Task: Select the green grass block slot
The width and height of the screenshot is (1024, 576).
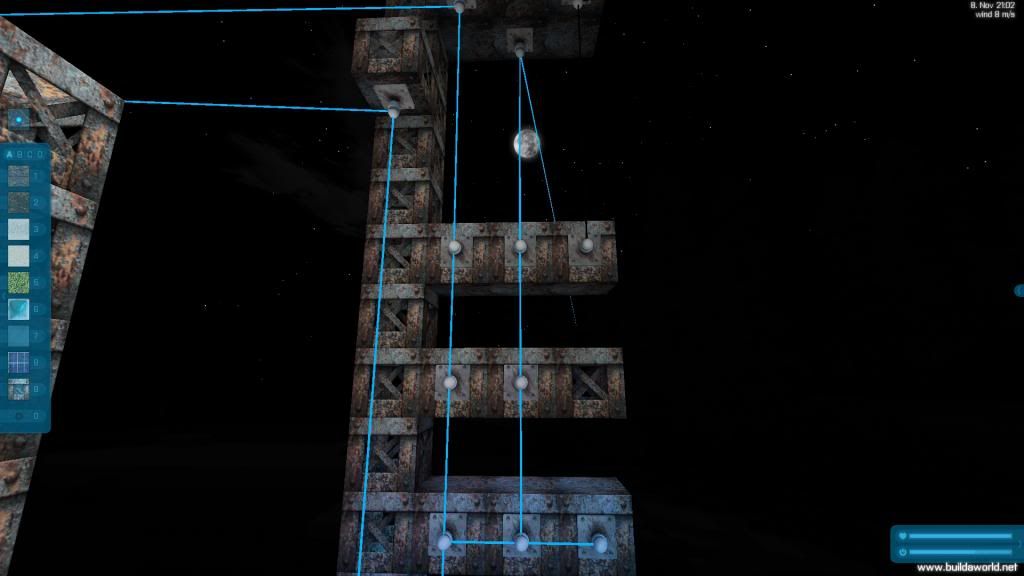Action: tap(18, 283)
